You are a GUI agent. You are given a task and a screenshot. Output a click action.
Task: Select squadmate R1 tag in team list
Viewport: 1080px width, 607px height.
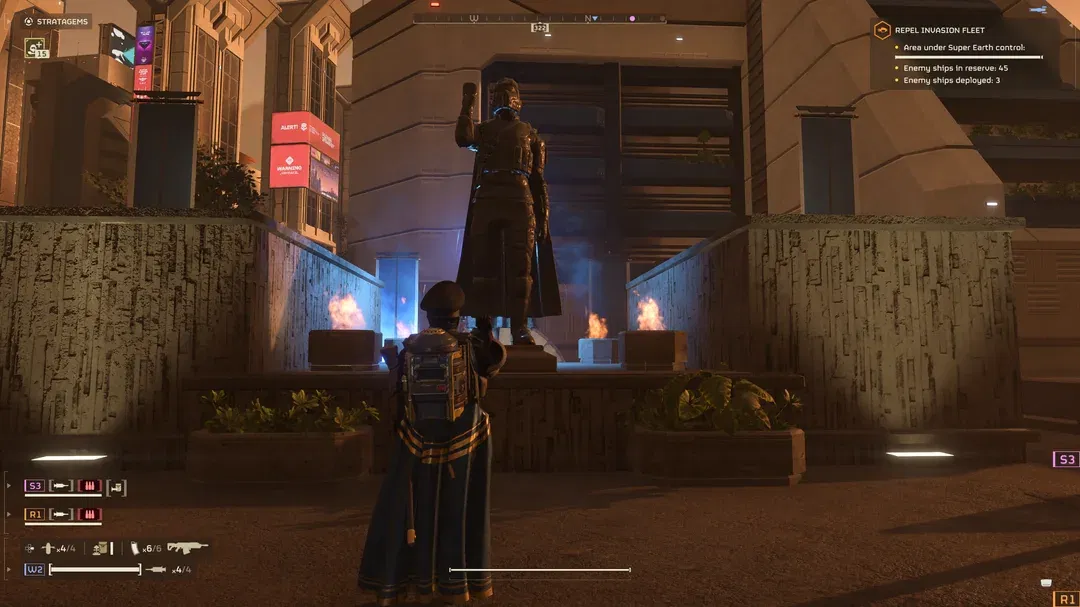[x=35, y=515]
